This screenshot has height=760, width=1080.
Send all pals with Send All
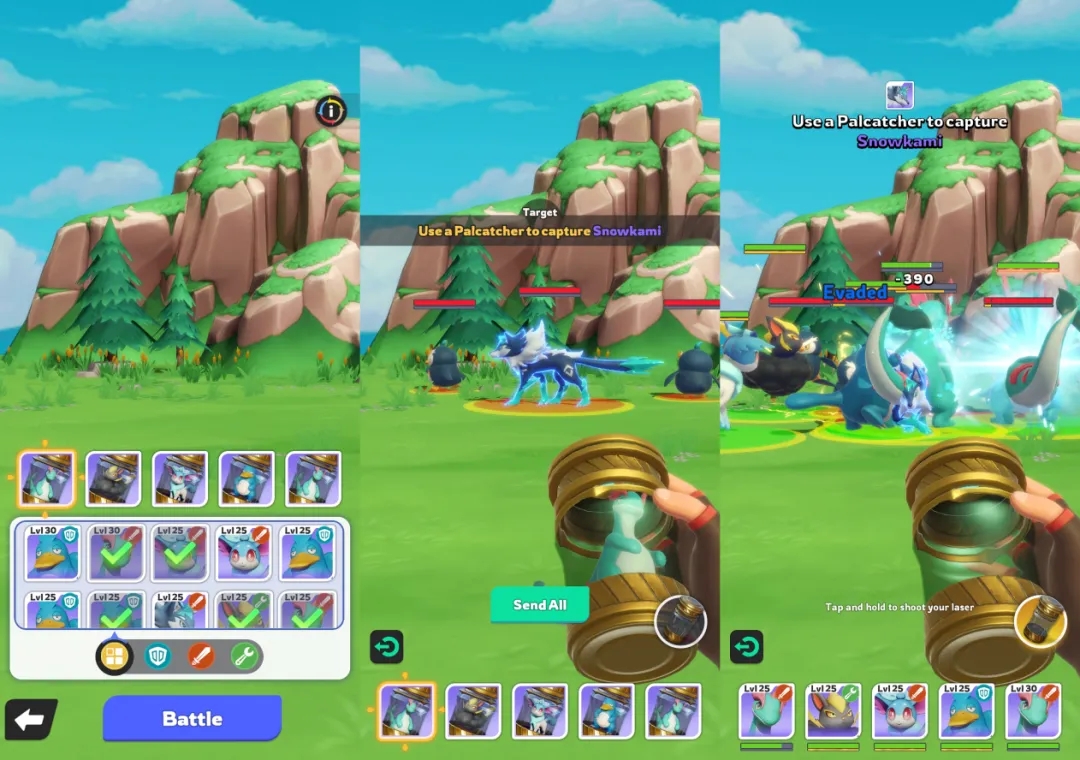click(x=540, y=605)
